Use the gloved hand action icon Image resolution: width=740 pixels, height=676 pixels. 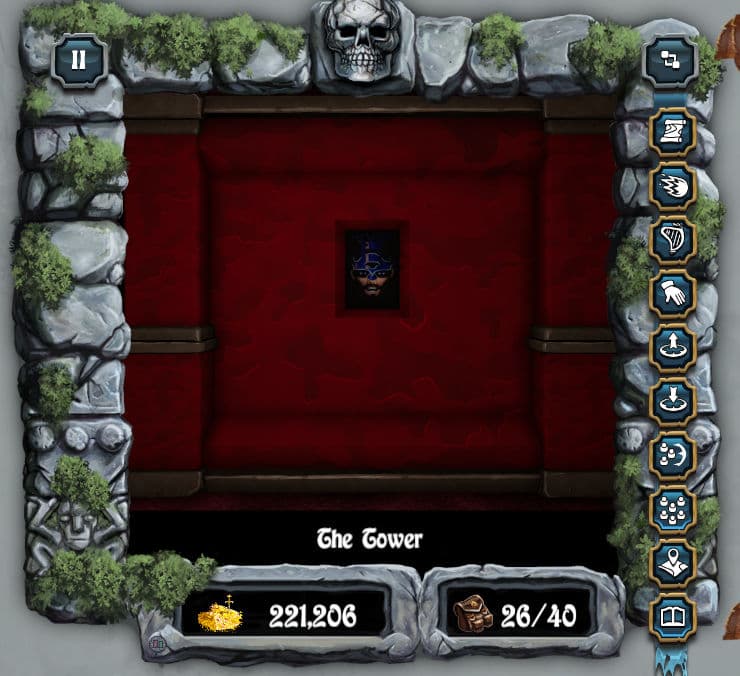(673, 294)
